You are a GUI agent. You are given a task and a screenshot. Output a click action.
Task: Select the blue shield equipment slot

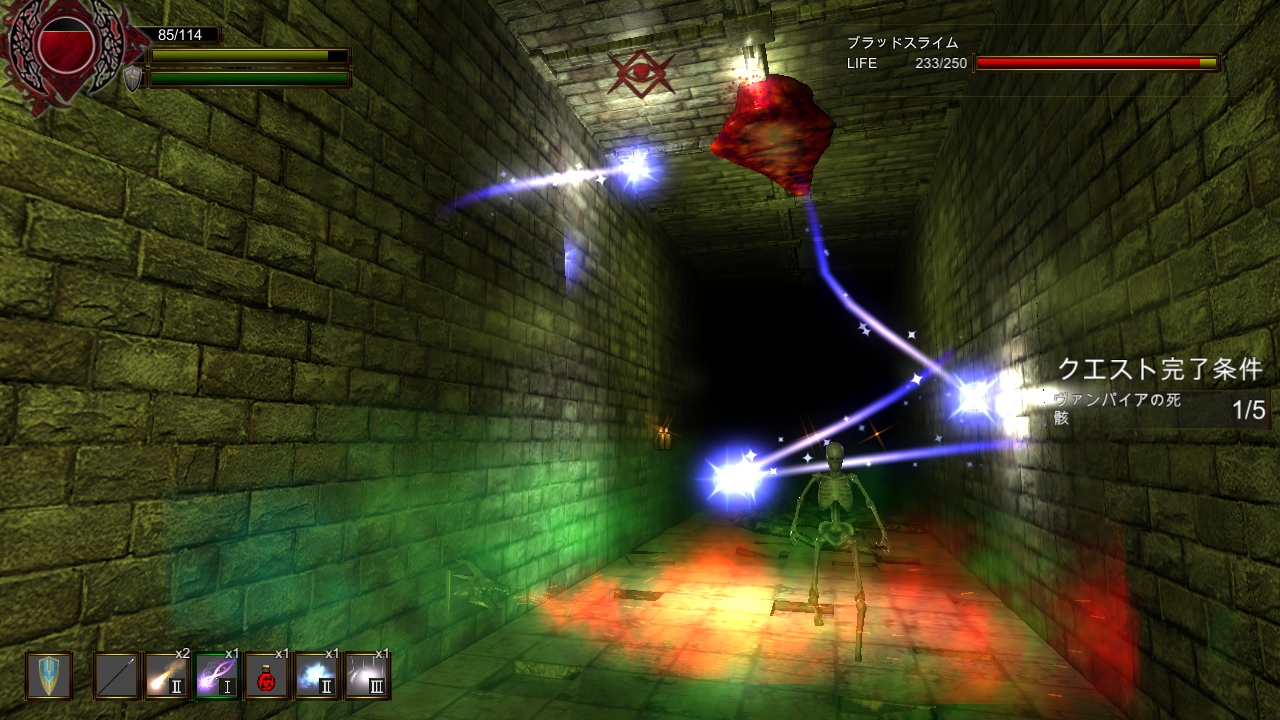click(49, 676)
